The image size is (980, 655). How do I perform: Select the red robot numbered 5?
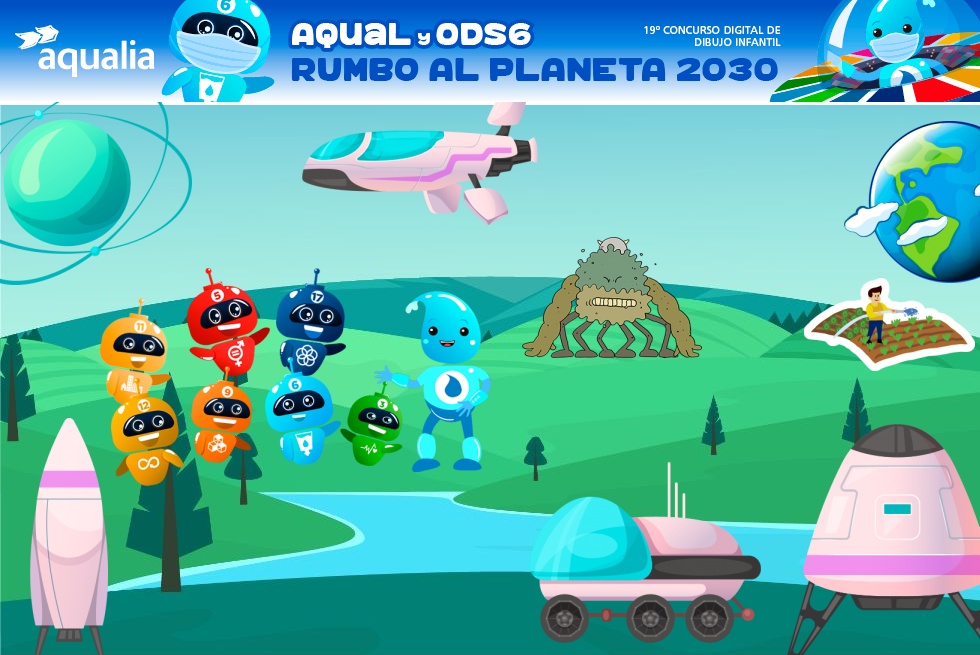point(223,322)
